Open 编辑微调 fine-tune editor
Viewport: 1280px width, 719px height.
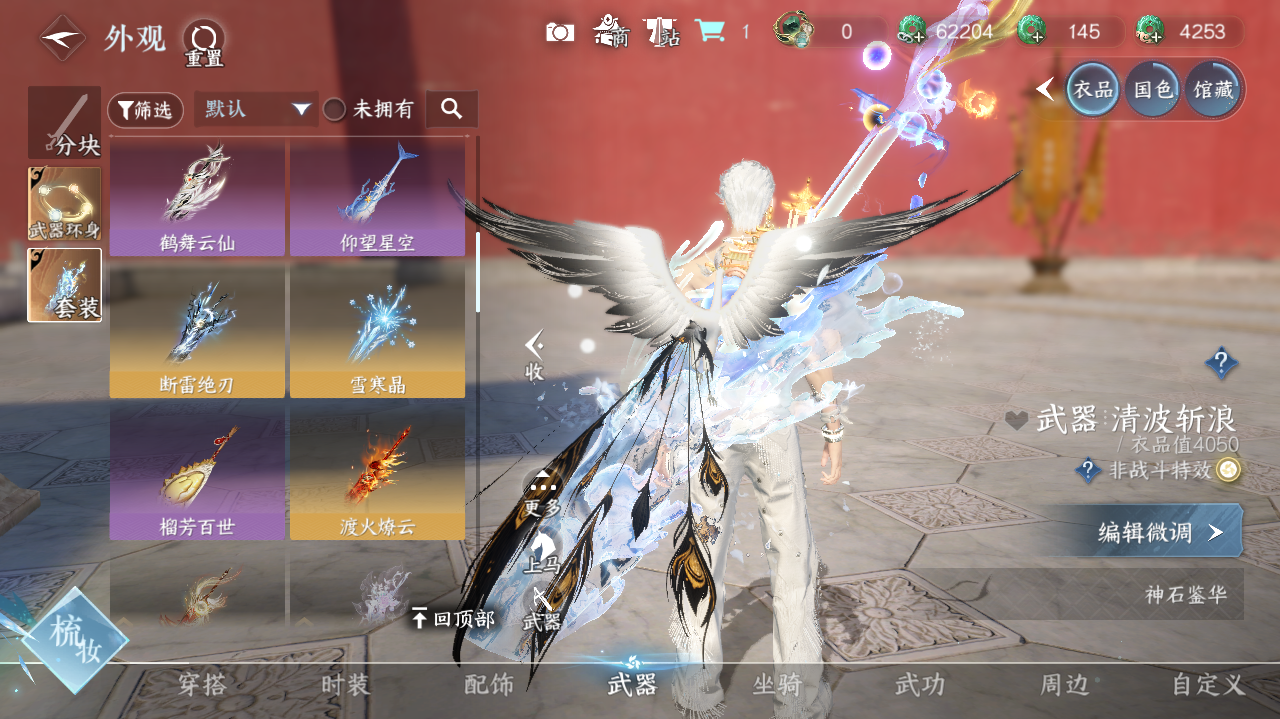click(1158, 531)
